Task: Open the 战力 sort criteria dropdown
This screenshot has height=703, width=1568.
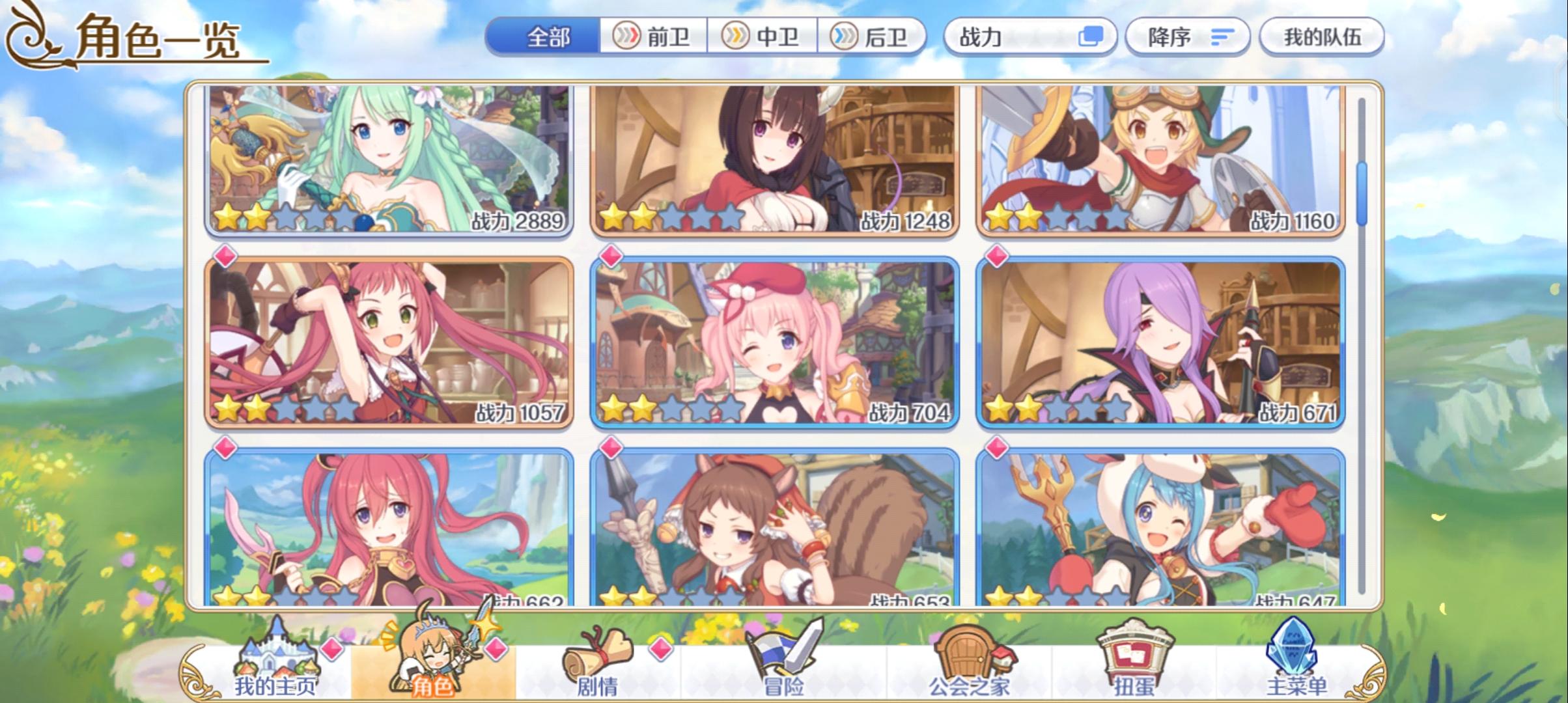Action: (1016, 37)
